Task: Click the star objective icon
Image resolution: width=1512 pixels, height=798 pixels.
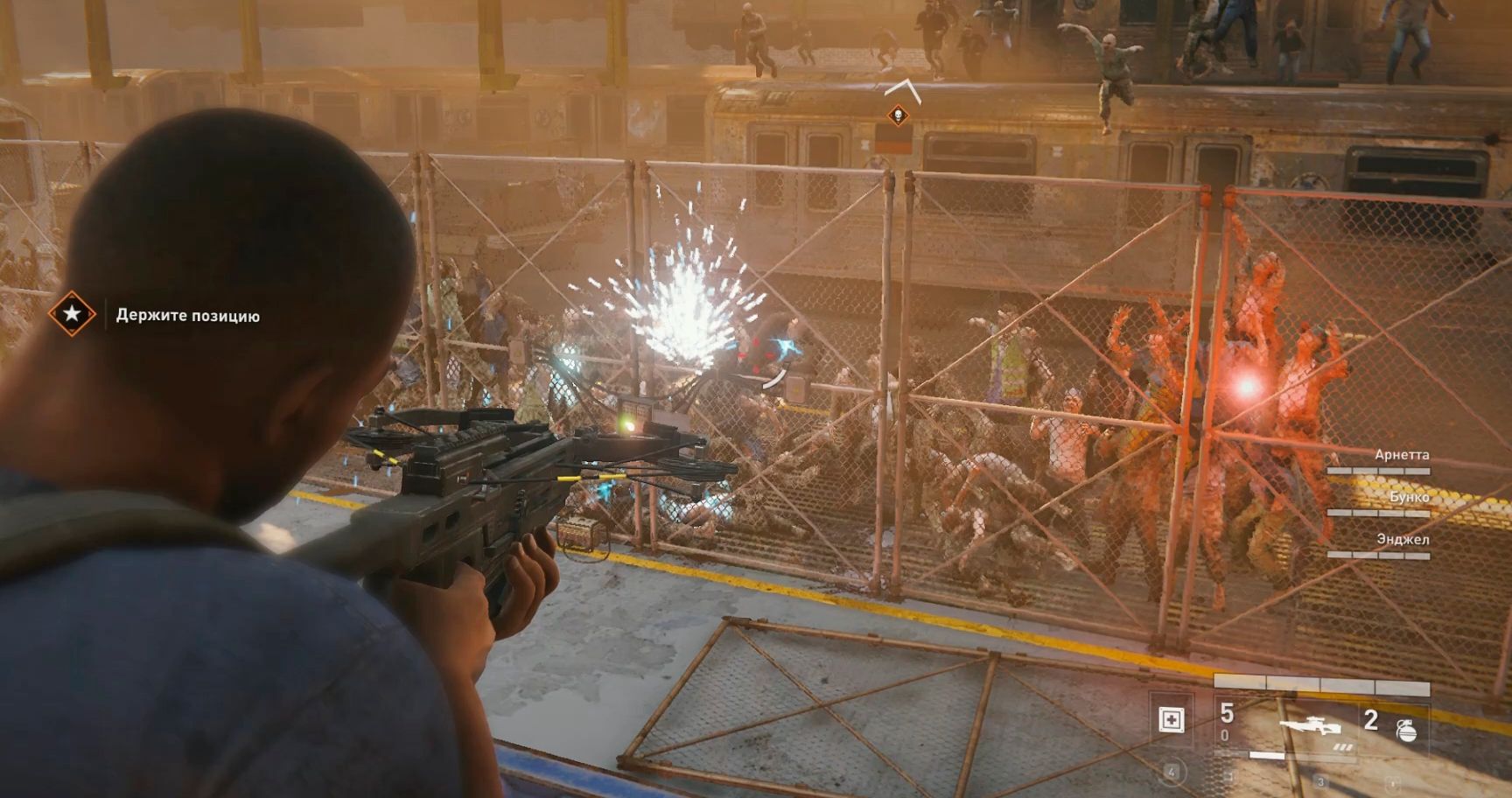Action: (72, 313)
